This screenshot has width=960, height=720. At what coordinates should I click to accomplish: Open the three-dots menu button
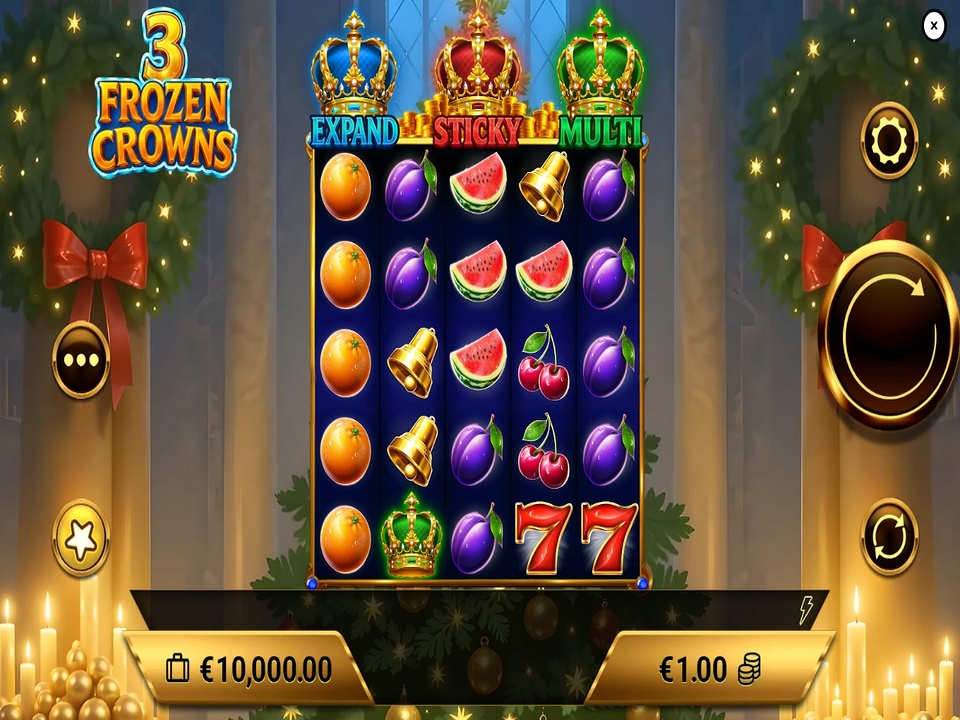tap(81, 360)
